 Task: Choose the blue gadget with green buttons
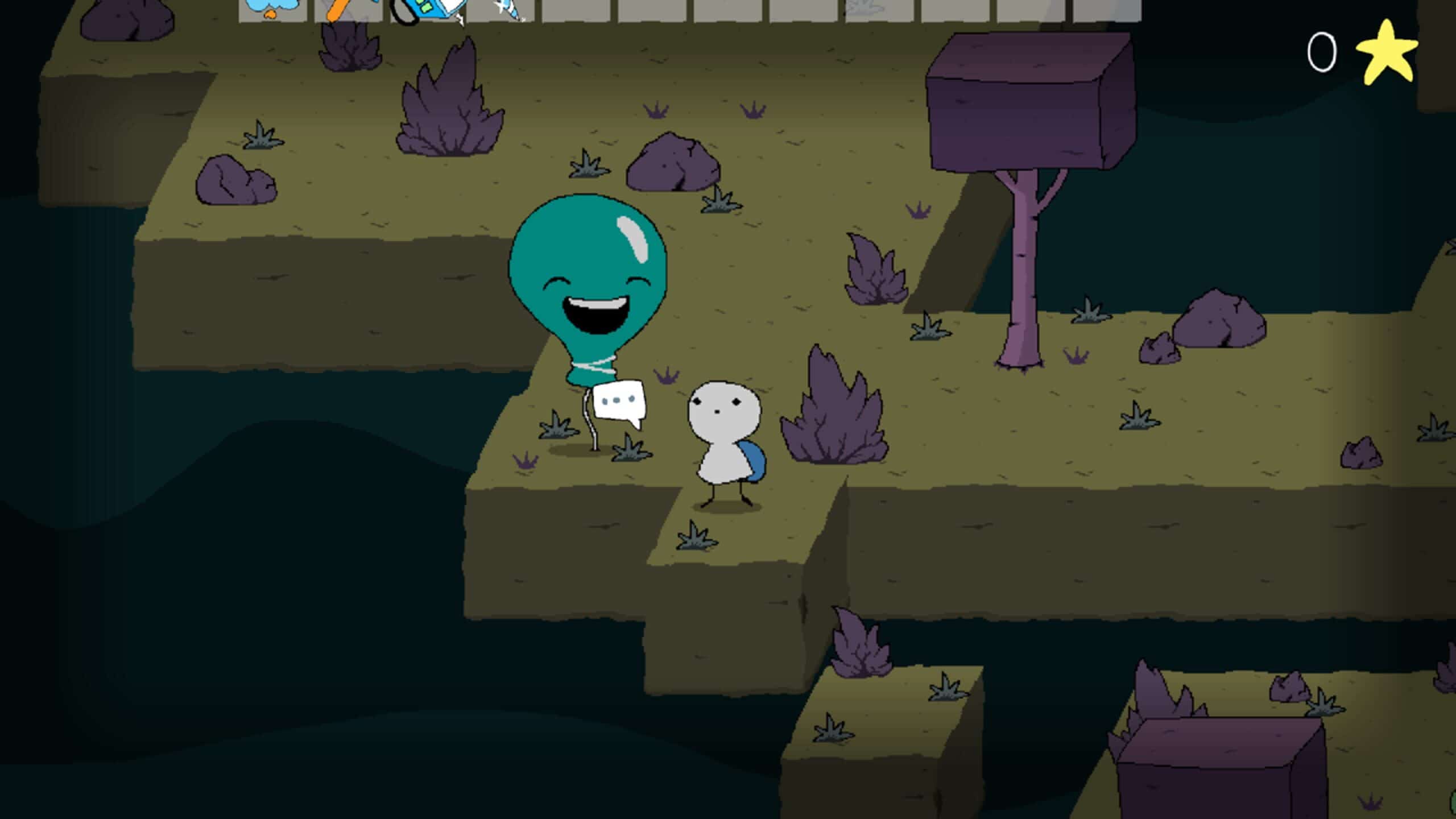tap(428, 10)
